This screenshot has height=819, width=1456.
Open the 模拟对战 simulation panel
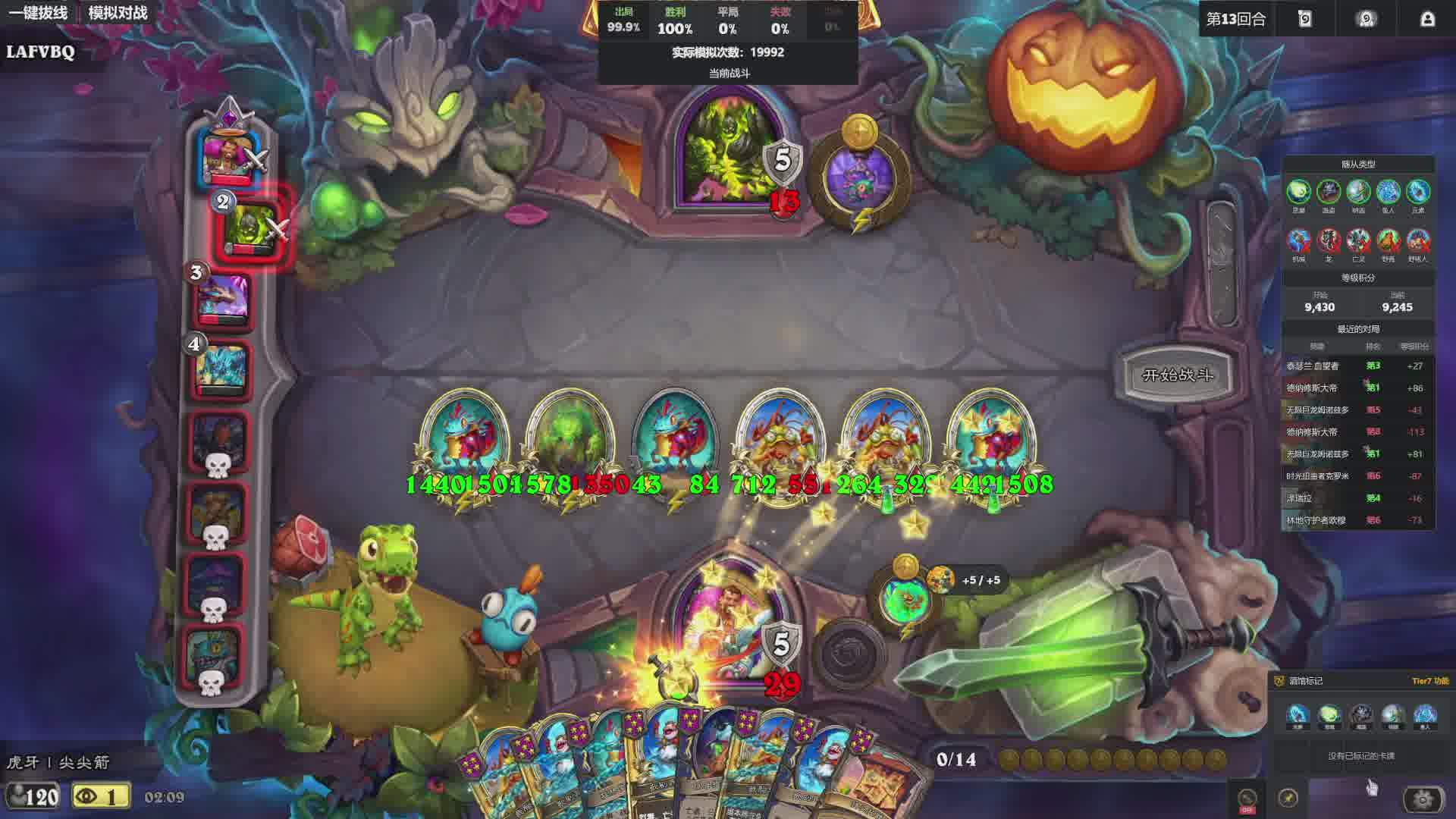pos(118,13)
